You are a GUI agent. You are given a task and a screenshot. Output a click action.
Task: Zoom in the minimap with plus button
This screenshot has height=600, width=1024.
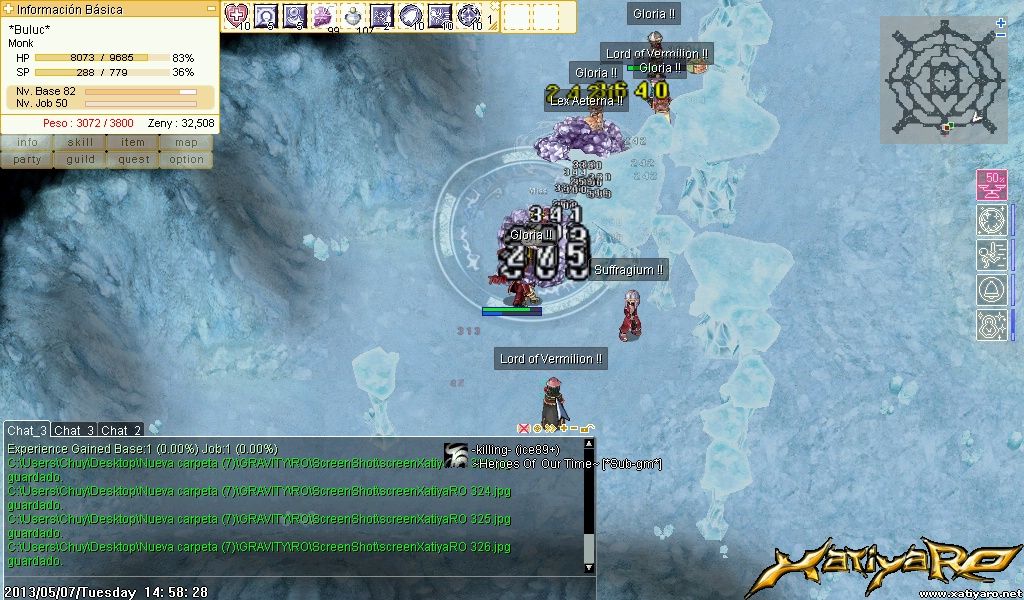(1001, 22)
